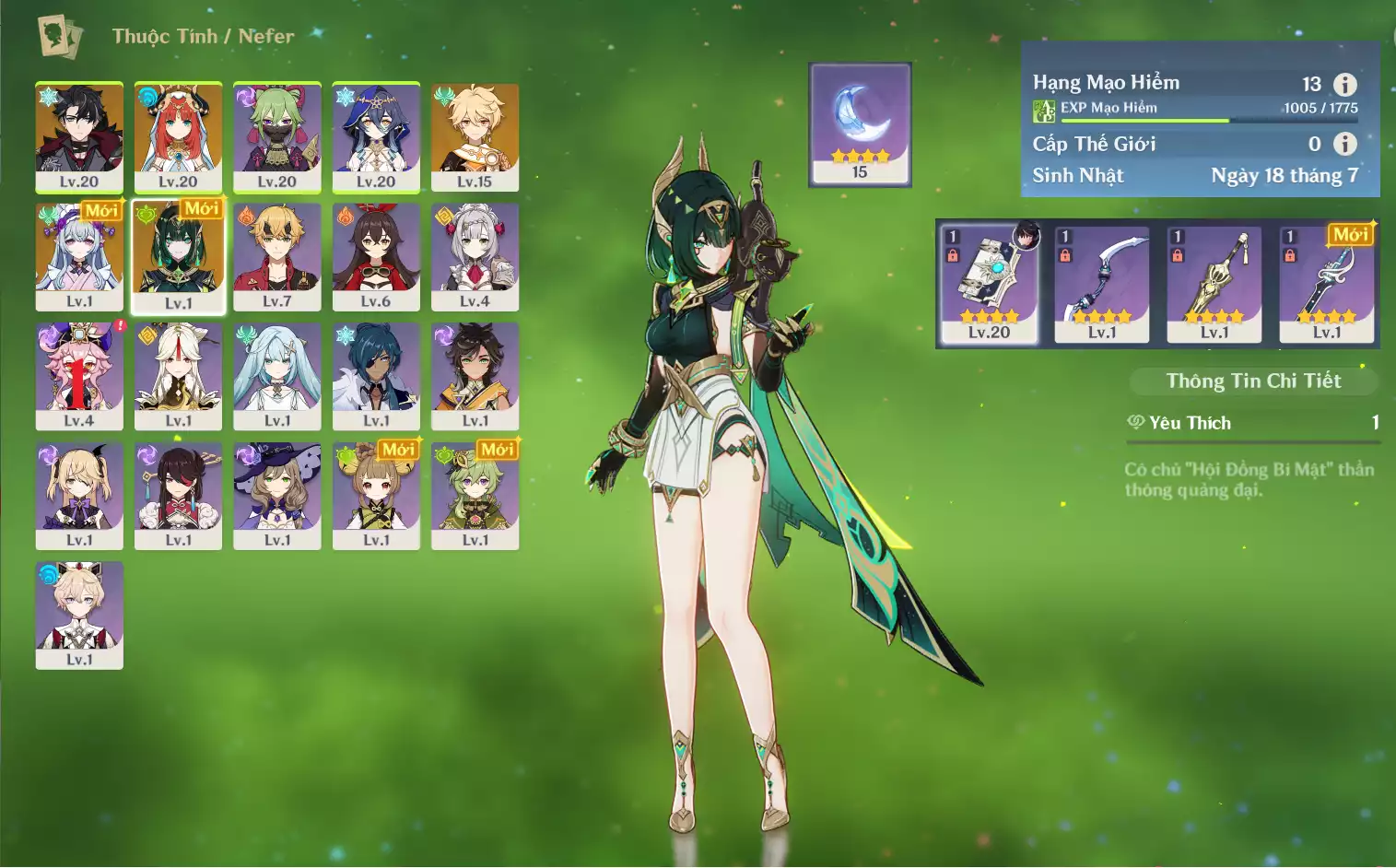Select the Layla Lv.20 card
The image size is (1396, 868).
pos(376,136)
